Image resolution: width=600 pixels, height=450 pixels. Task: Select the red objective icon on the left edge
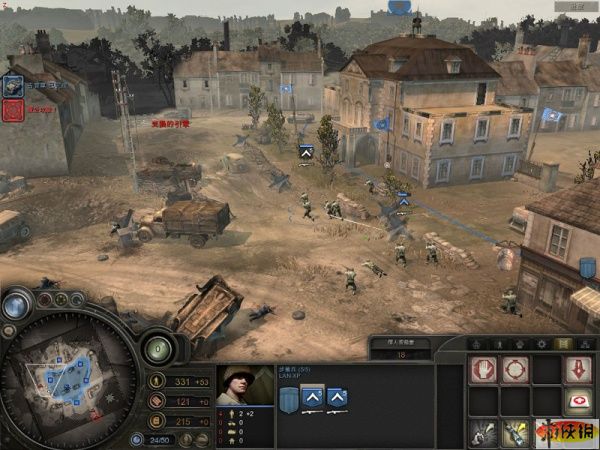pyautogui.click(x=13, y=109)
